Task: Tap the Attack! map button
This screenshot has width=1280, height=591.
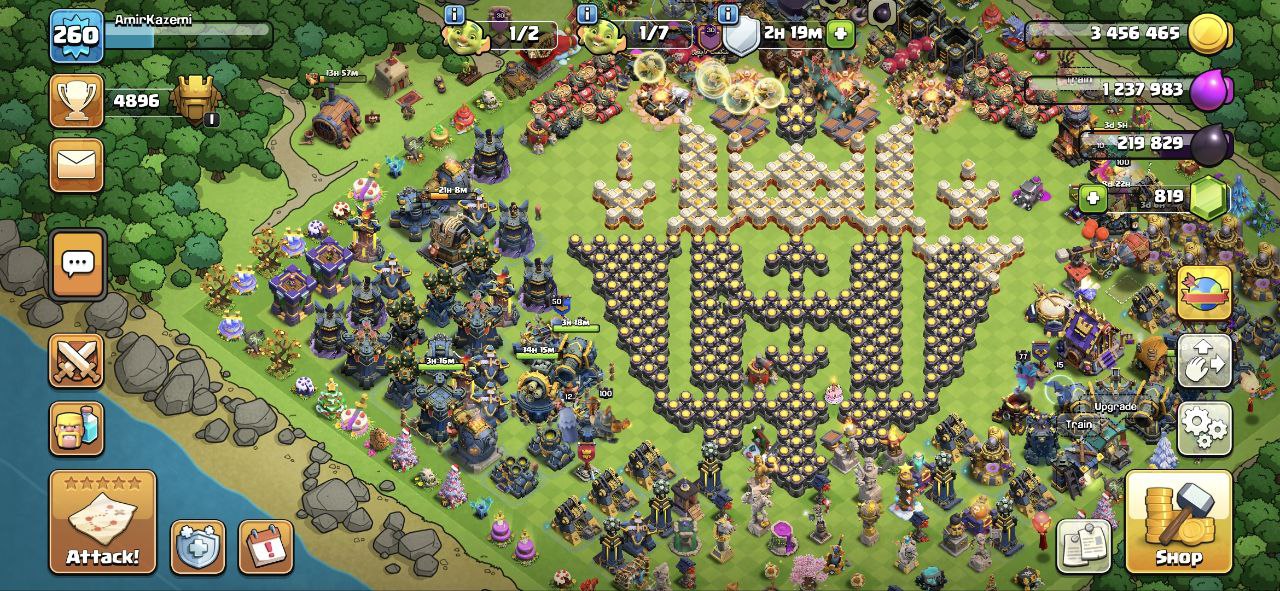Action: tap(102, 521)
